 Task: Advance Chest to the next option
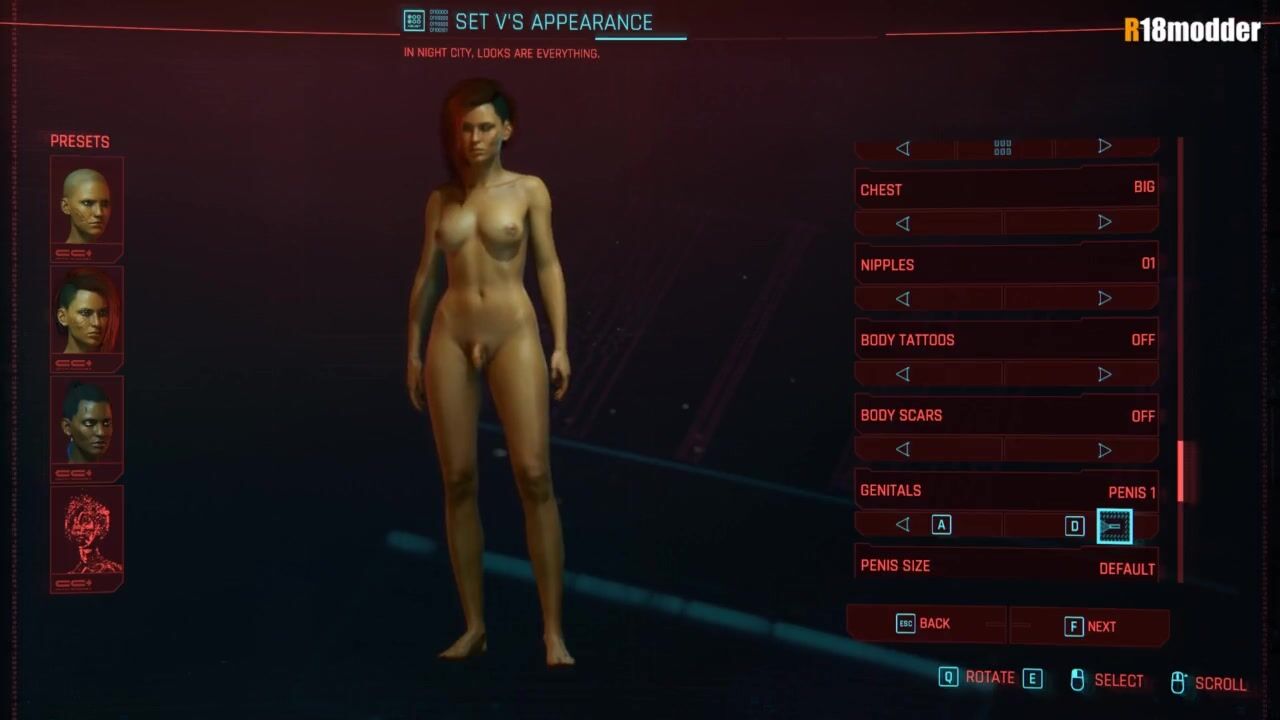coord(1105,223)
